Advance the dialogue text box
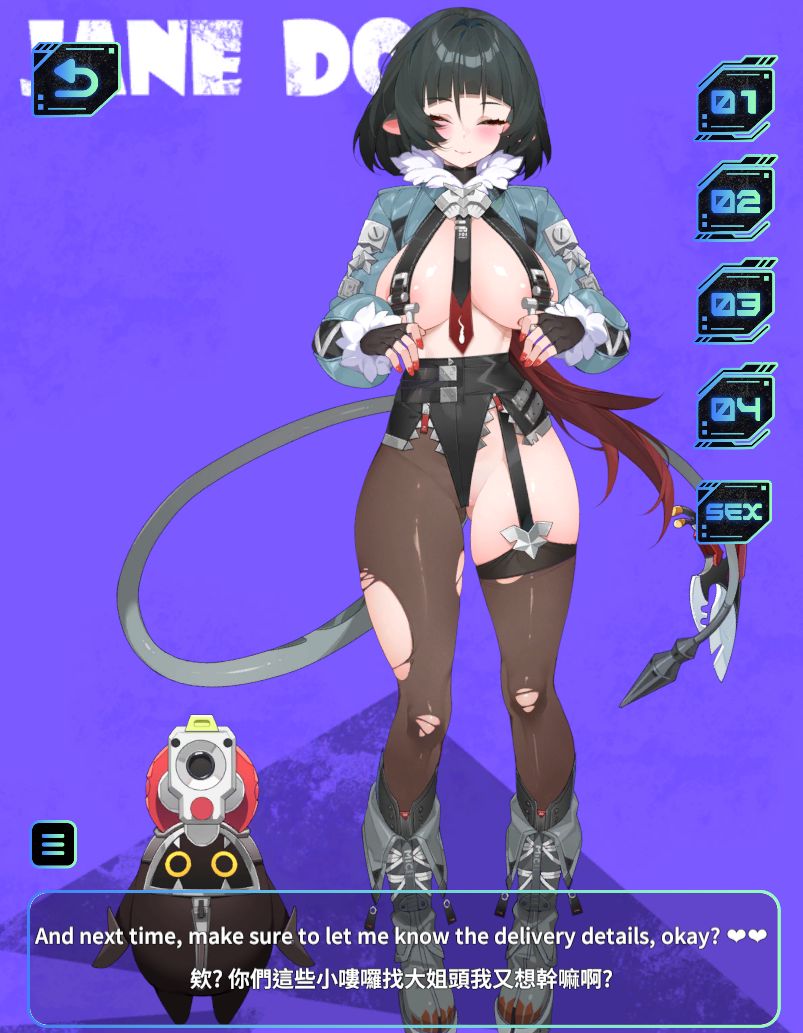 tap(403, 957)
